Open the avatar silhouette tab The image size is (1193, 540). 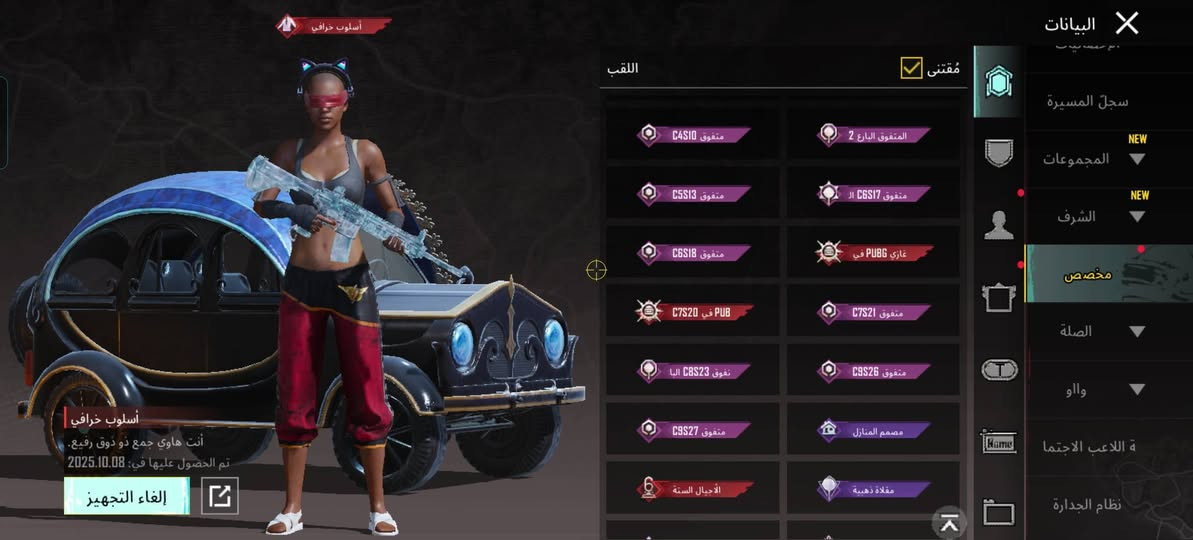tap(999, 225)
